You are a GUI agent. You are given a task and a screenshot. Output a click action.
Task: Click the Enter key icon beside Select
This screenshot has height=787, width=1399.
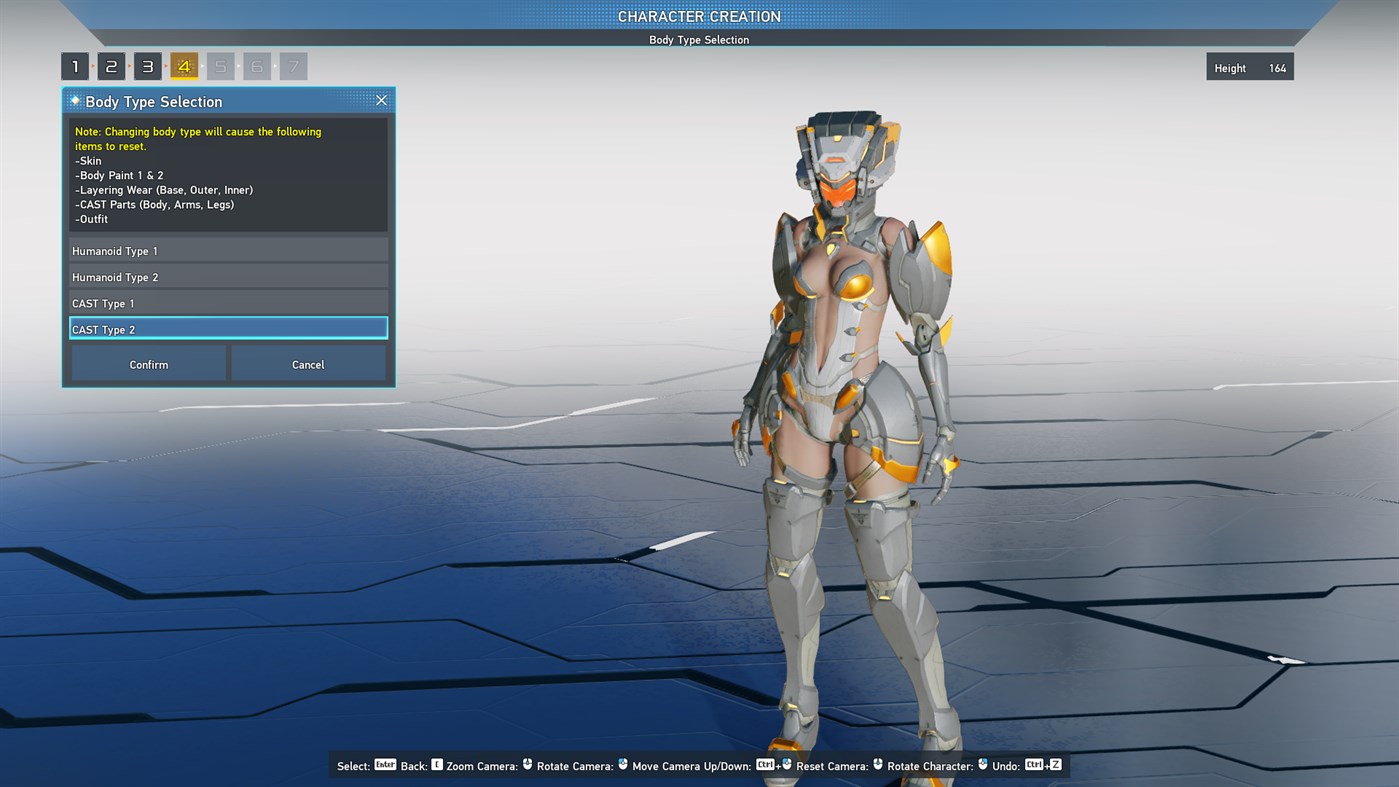point(384,764)
